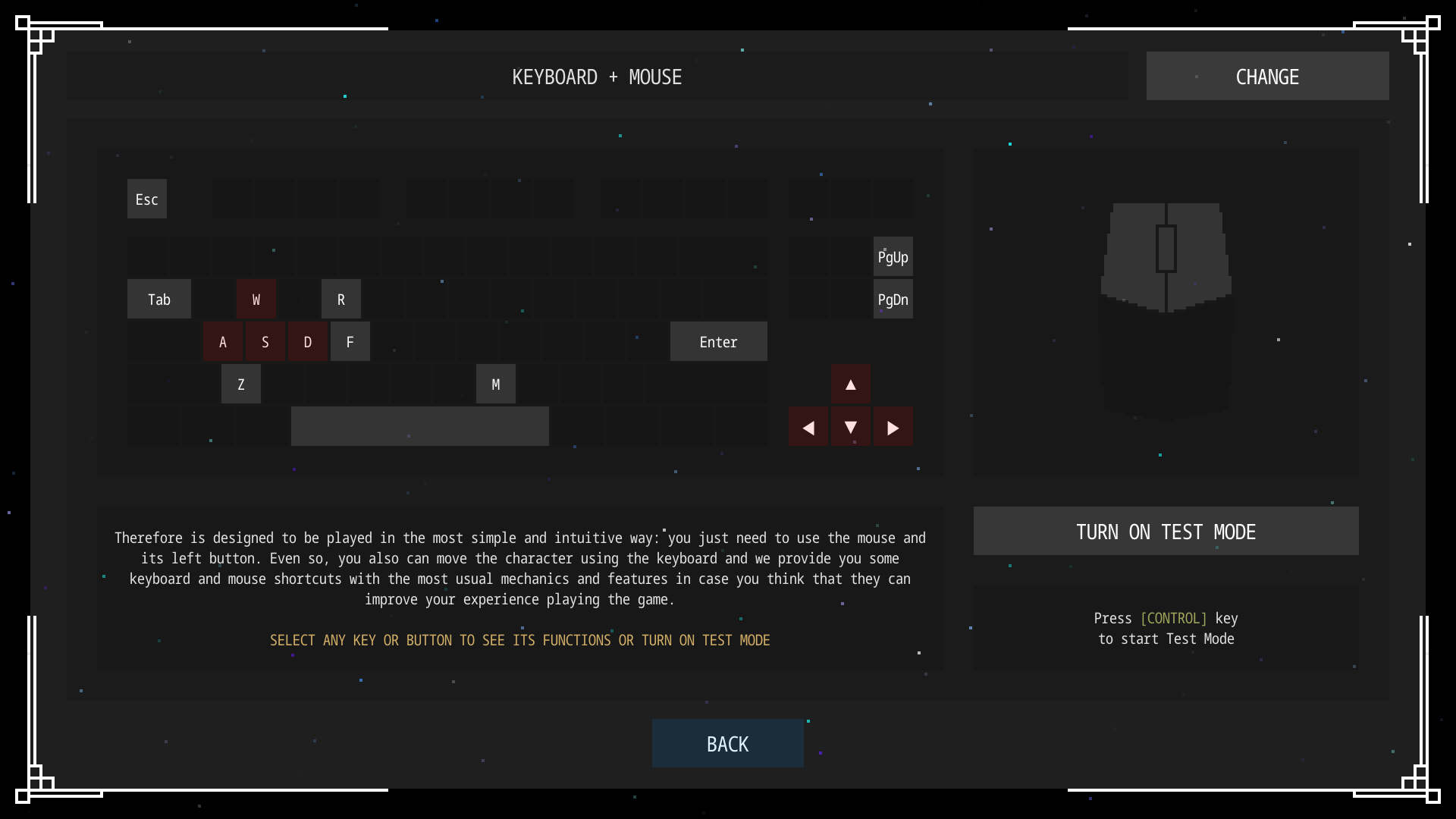Choose the spacebar key
The height and width of the screenshot is (819, 1456).
[x=419, y=426]
